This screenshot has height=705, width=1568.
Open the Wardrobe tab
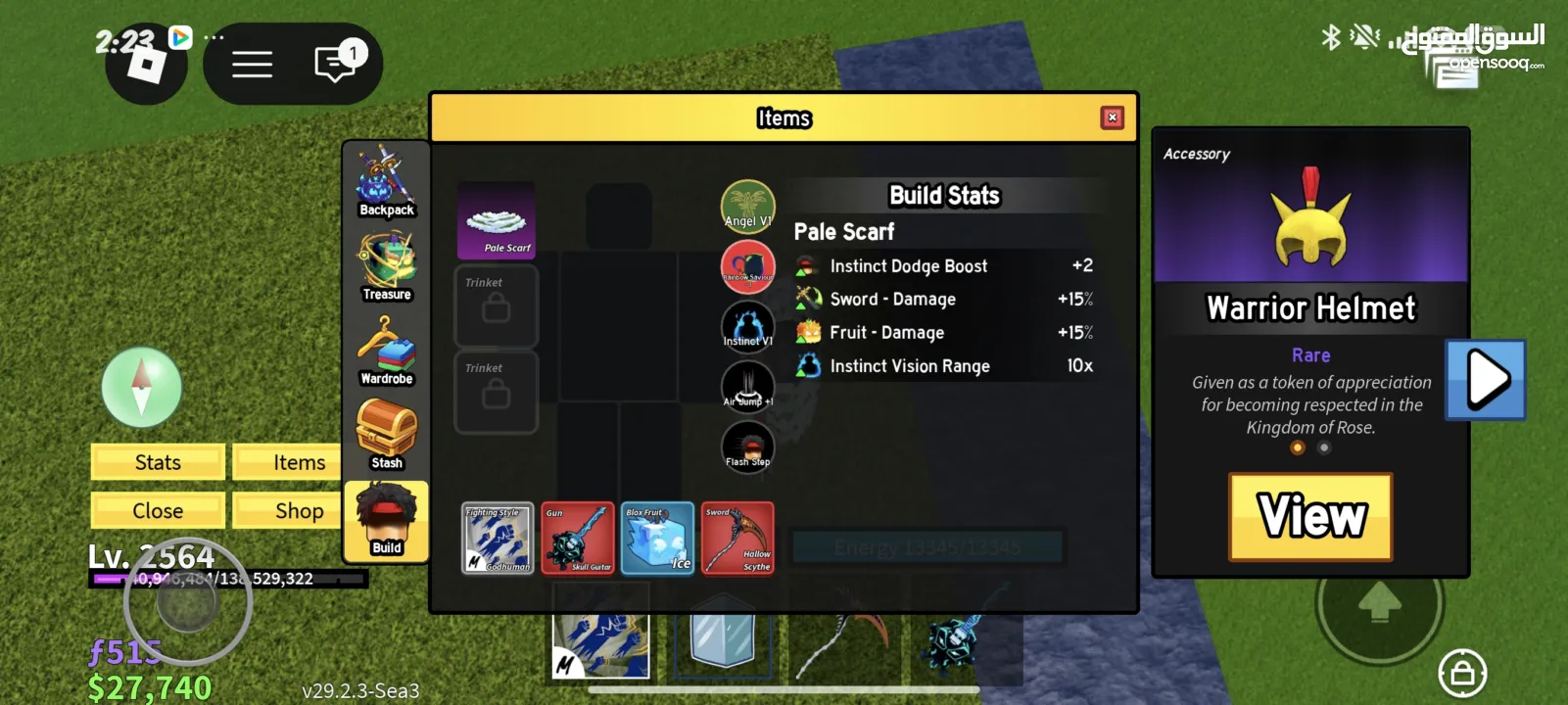tap(387, 351)
